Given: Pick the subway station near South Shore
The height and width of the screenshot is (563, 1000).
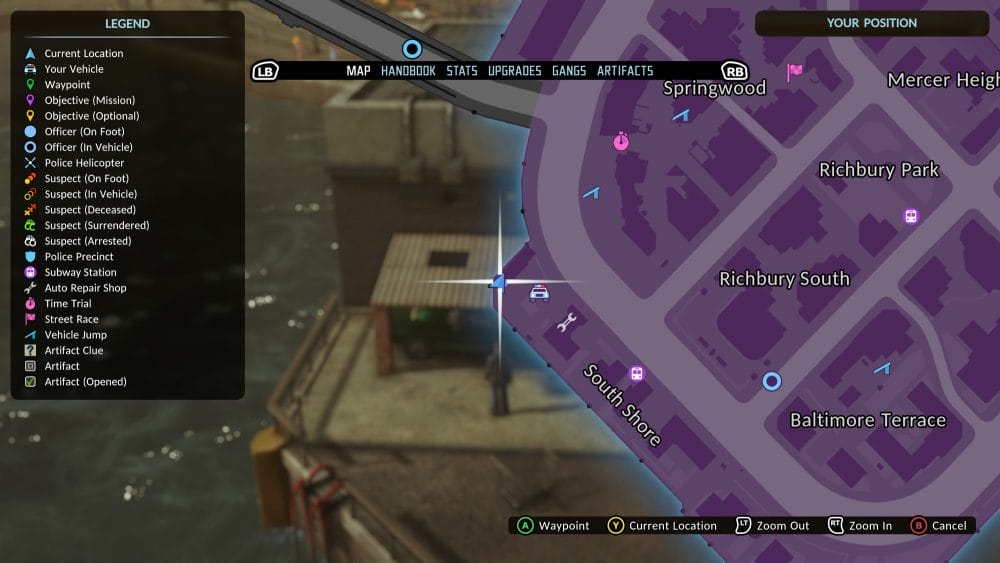Looking at the screenshot, I should tap(636, 374).
